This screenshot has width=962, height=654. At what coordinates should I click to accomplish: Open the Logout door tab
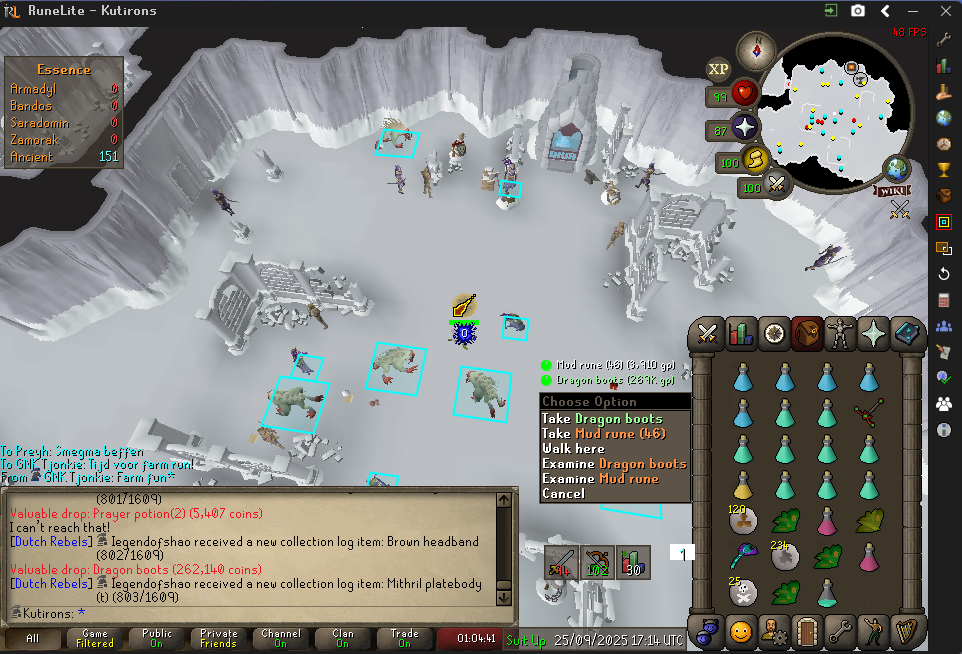[806, 632]
